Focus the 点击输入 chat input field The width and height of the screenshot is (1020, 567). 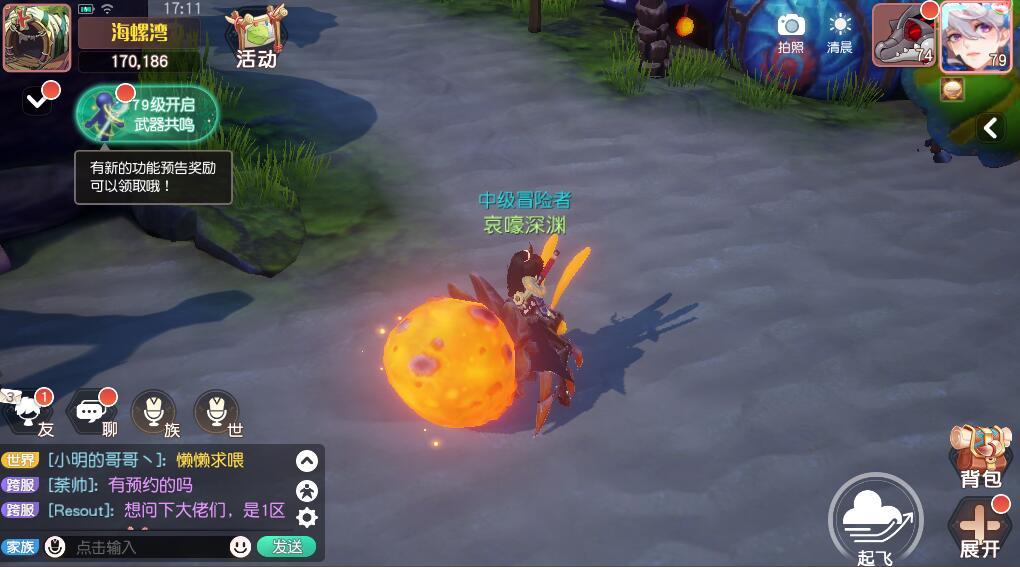tap(148, 547)
